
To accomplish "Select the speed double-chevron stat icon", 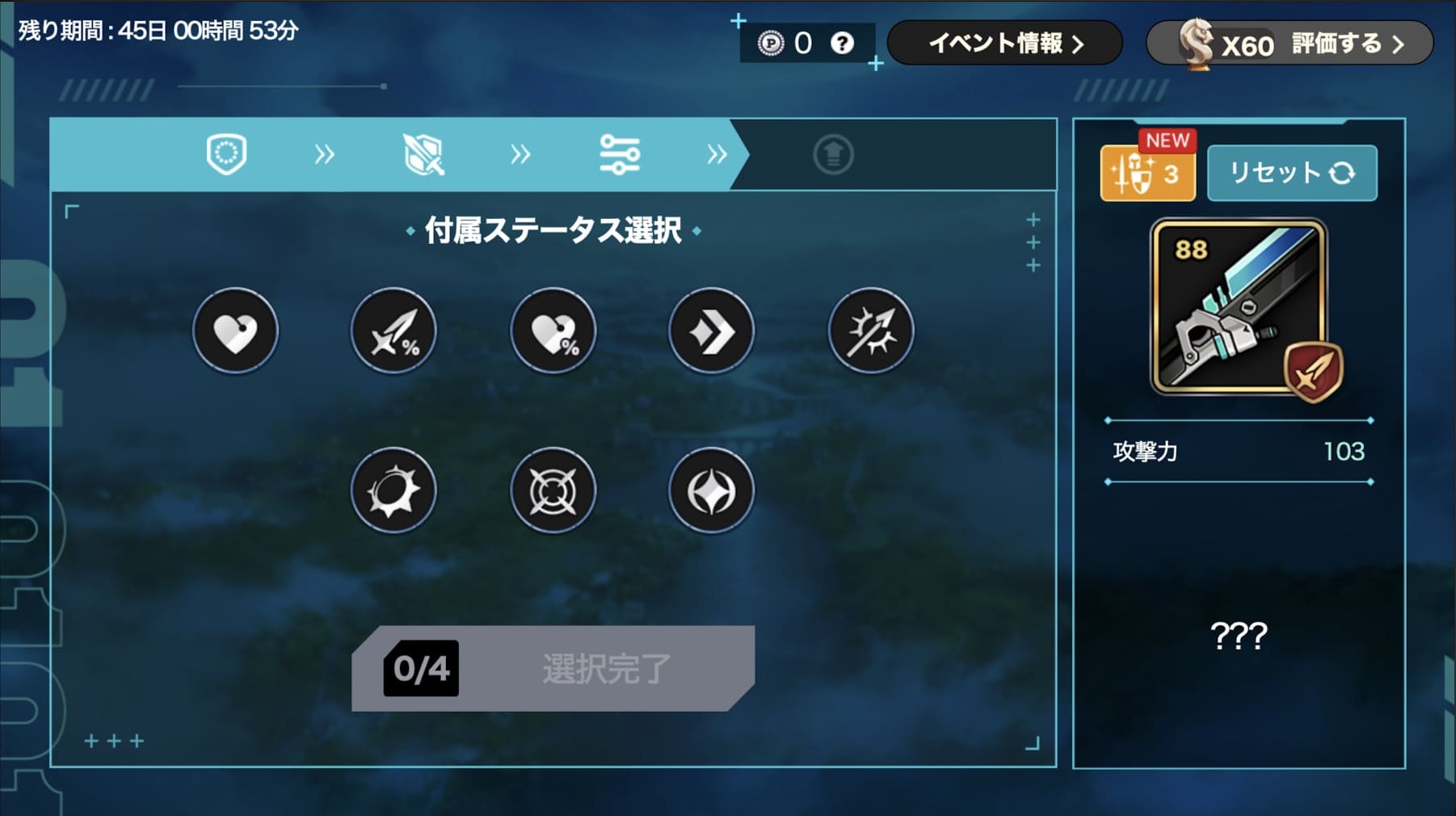I will pyautogui.click(x=711, y=330).
